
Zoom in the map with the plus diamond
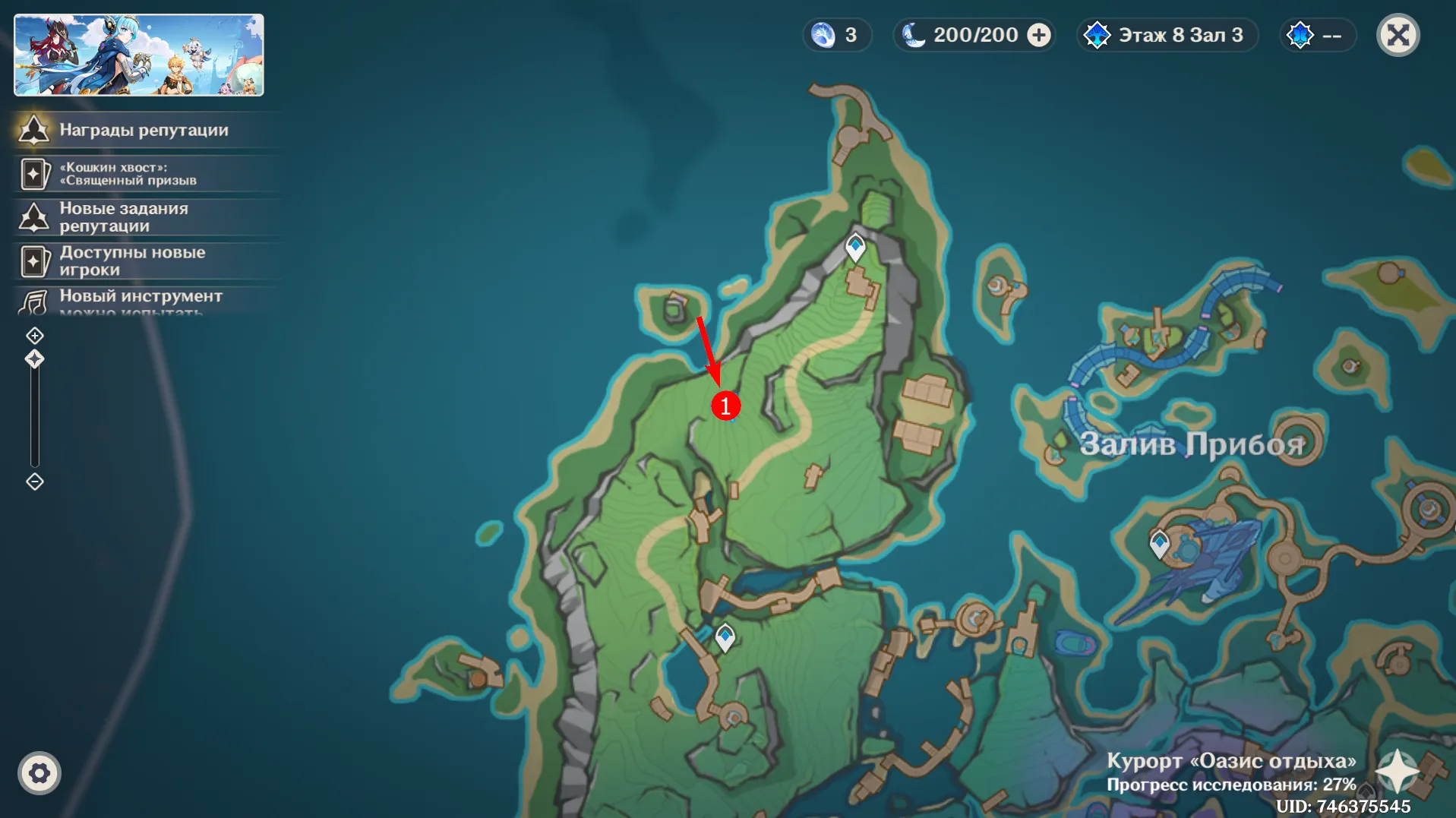[35, 336]
